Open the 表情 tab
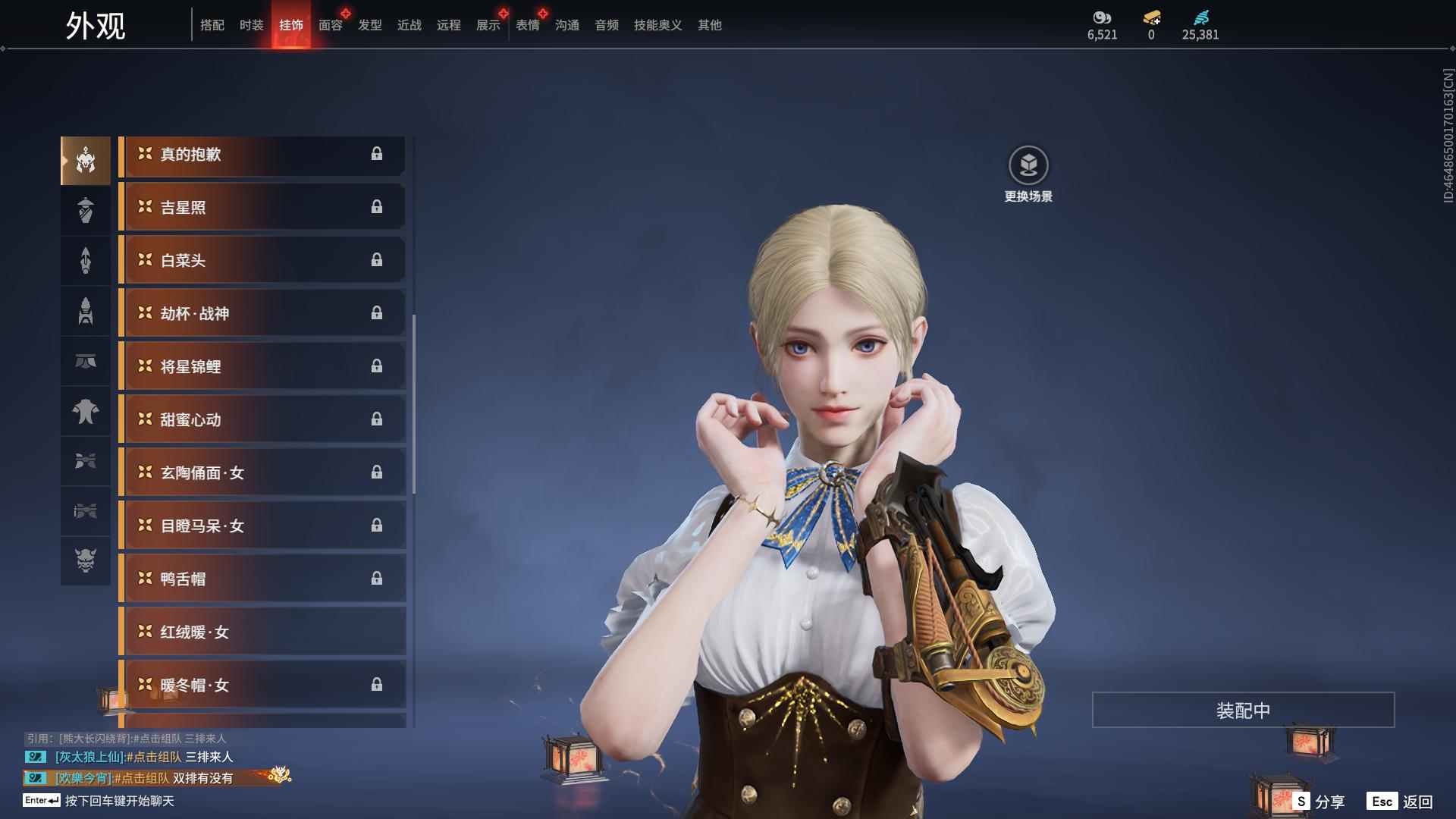 point(528,25)
